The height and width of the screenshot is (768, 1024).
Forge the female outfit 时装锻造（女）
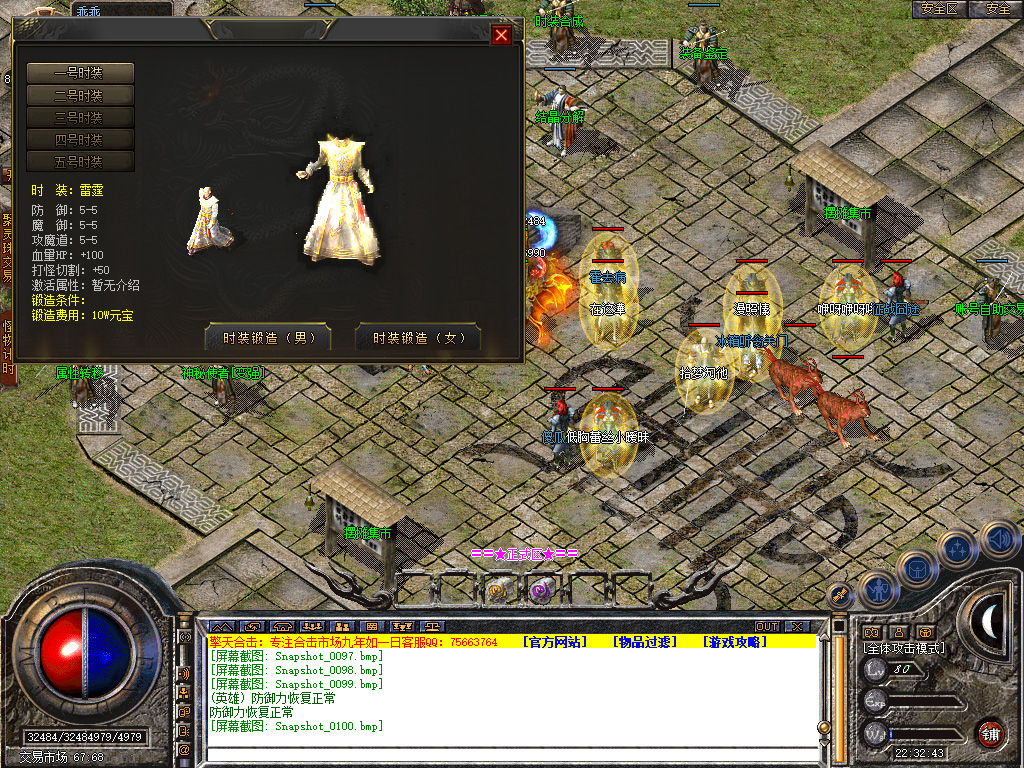coord(418,338)
